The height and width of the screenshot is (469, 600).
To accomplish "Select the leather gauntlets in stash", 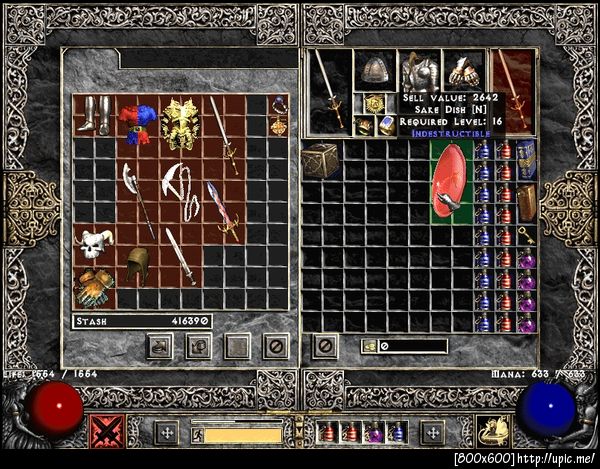I will point(96,286).
